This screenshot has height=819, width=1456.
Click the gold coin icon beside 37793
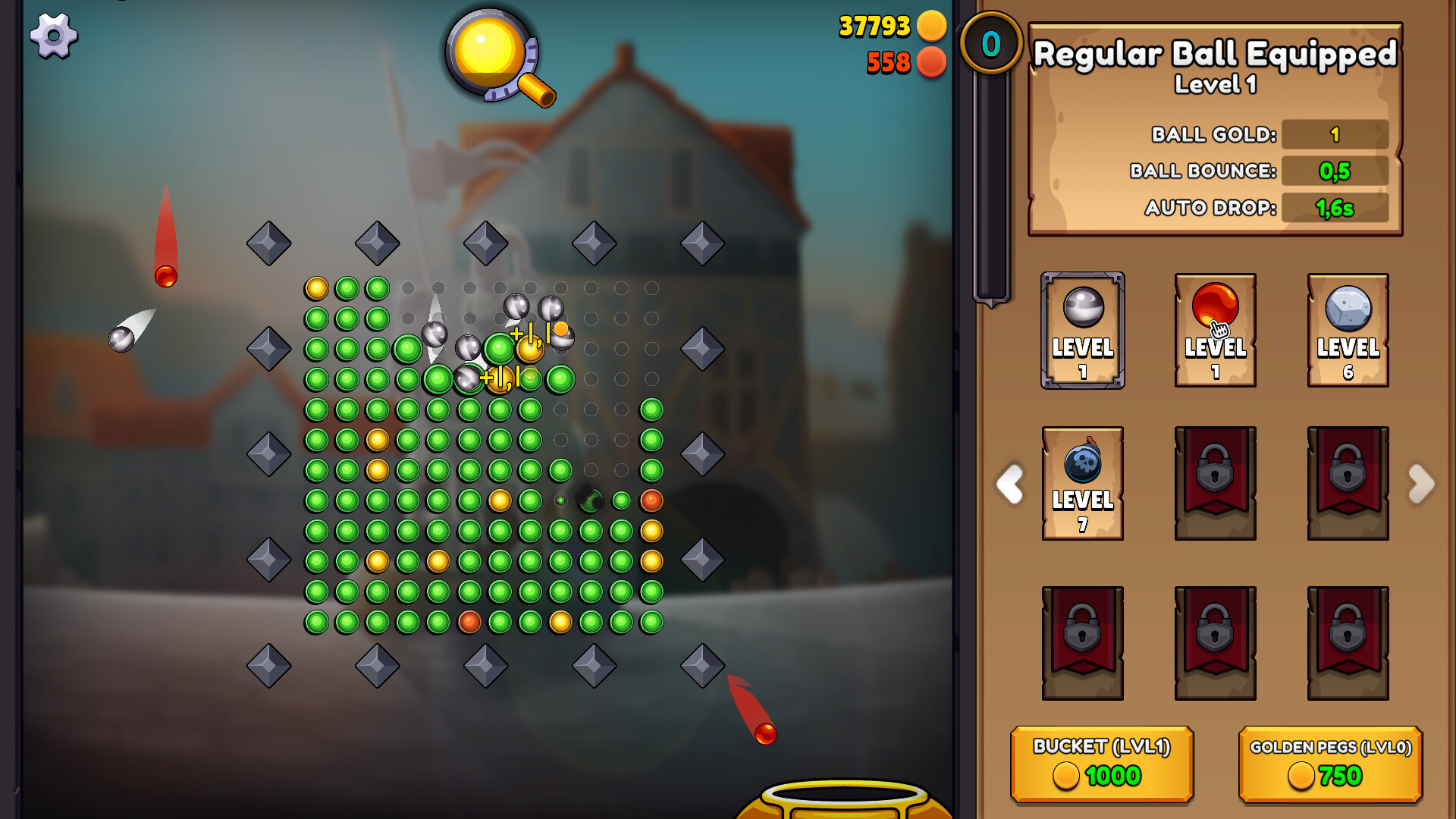(932, 25)
